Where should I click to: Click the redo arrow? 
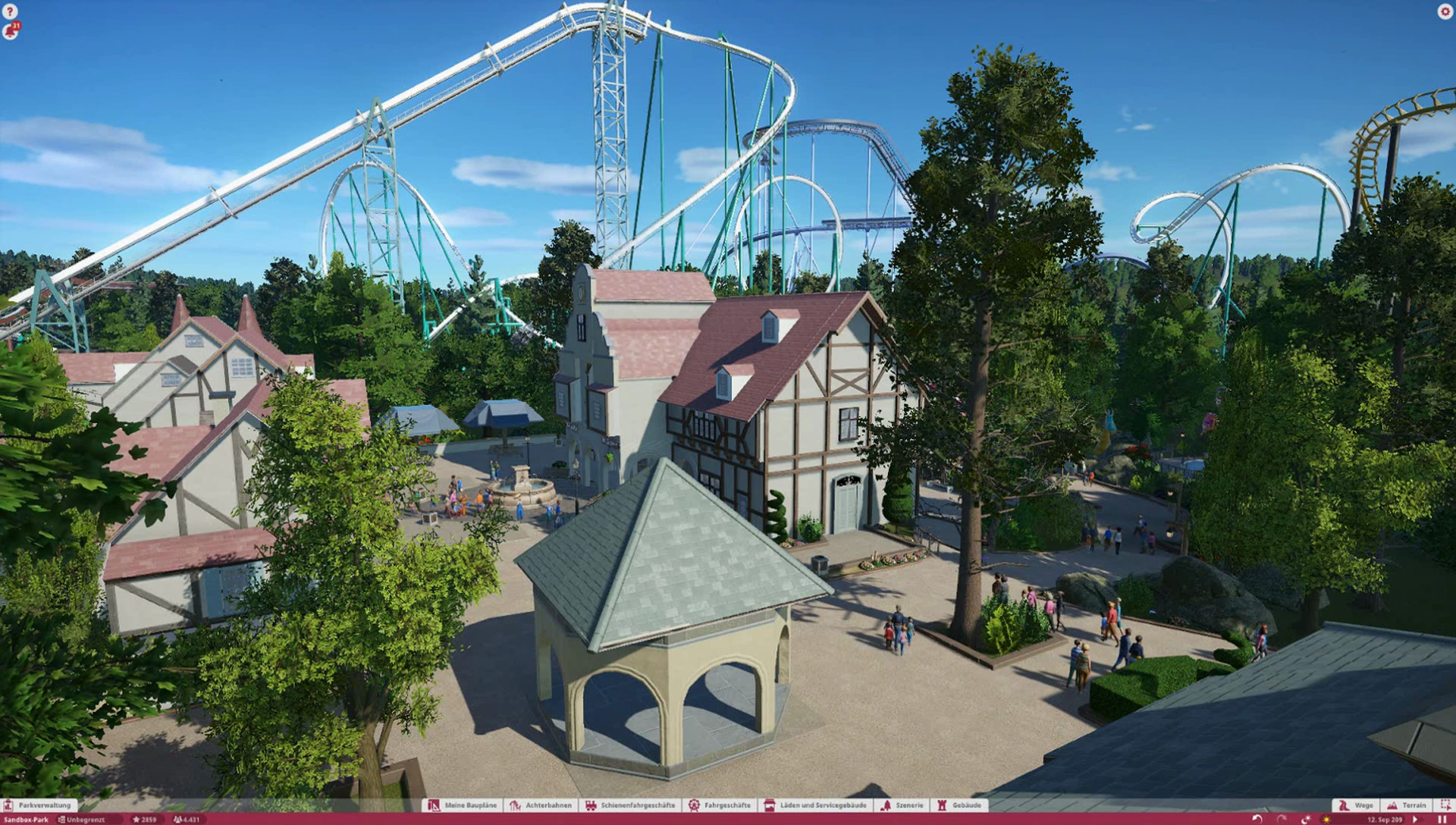point(1281,820)
